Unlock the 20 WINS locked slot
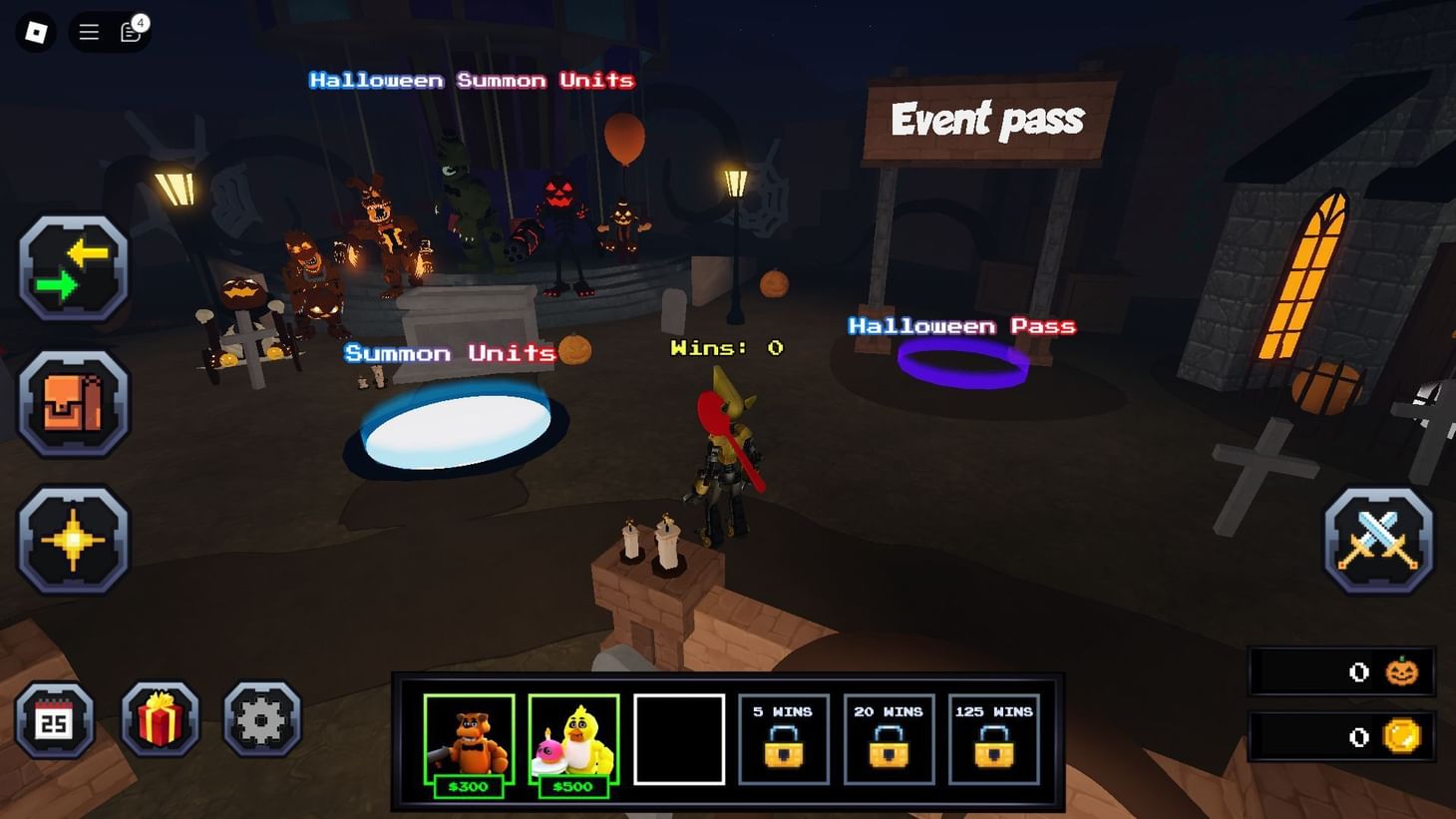 889,739
